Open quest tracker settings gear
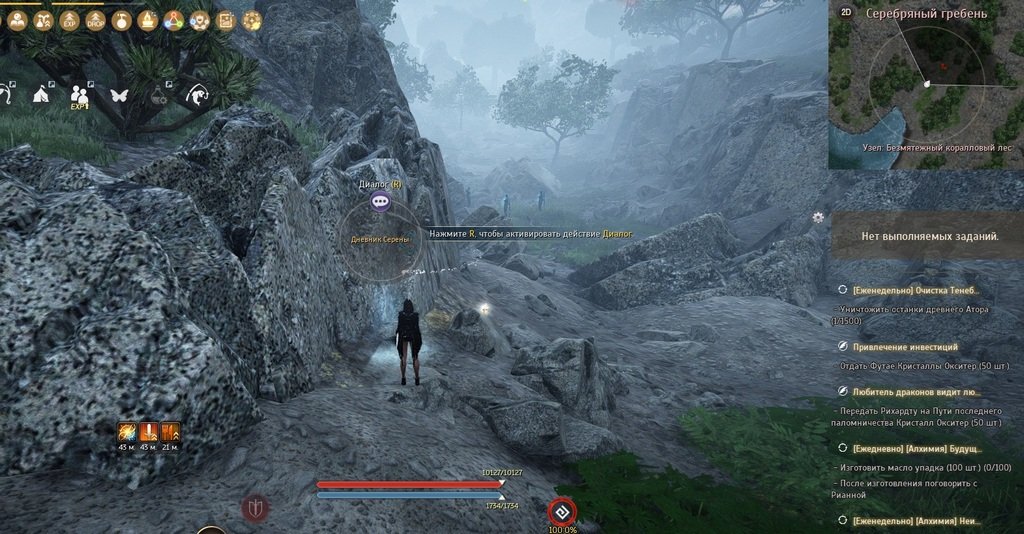This screenshot has width=1024, height=534. [x=818, y=217]
